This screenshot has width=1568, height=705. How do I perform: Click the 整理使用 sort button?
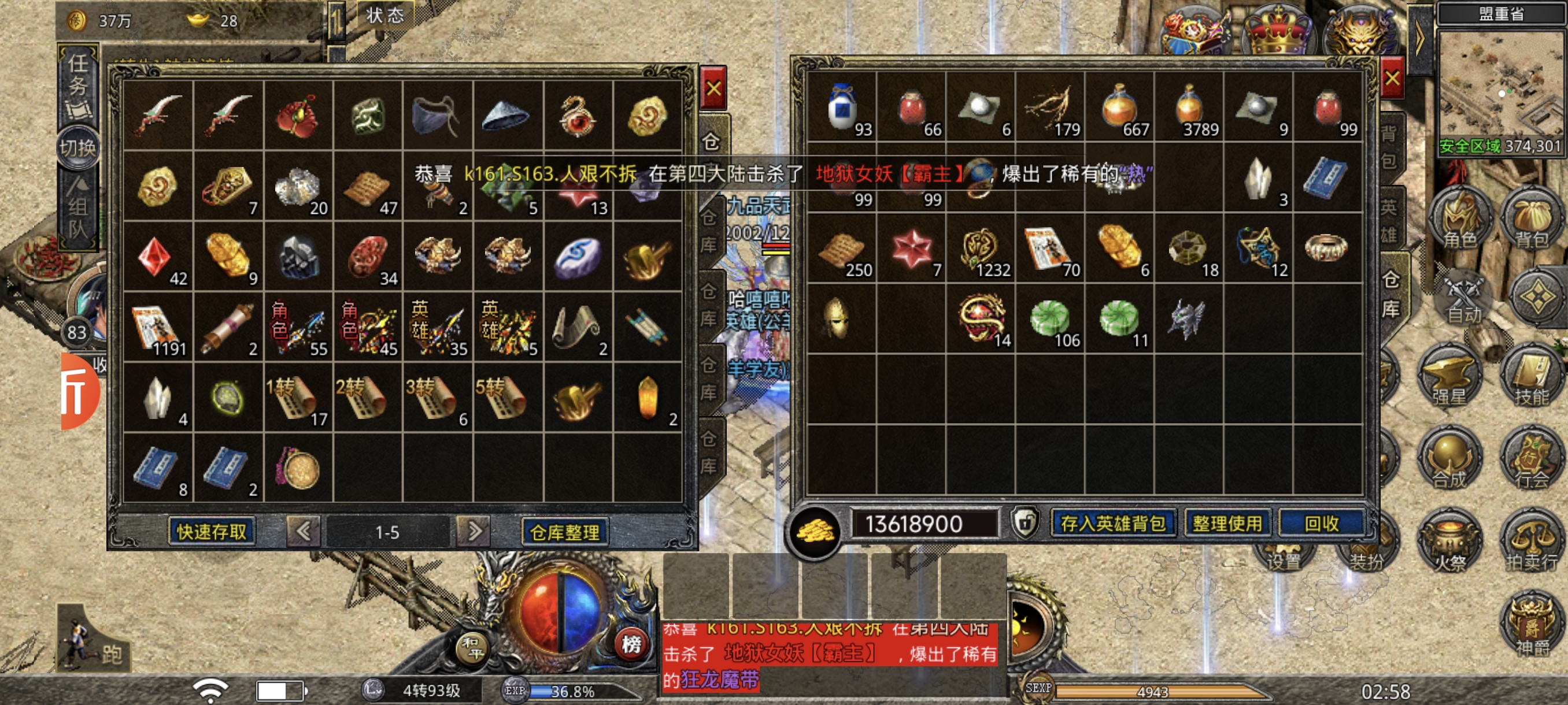(x=1226, y=524)
